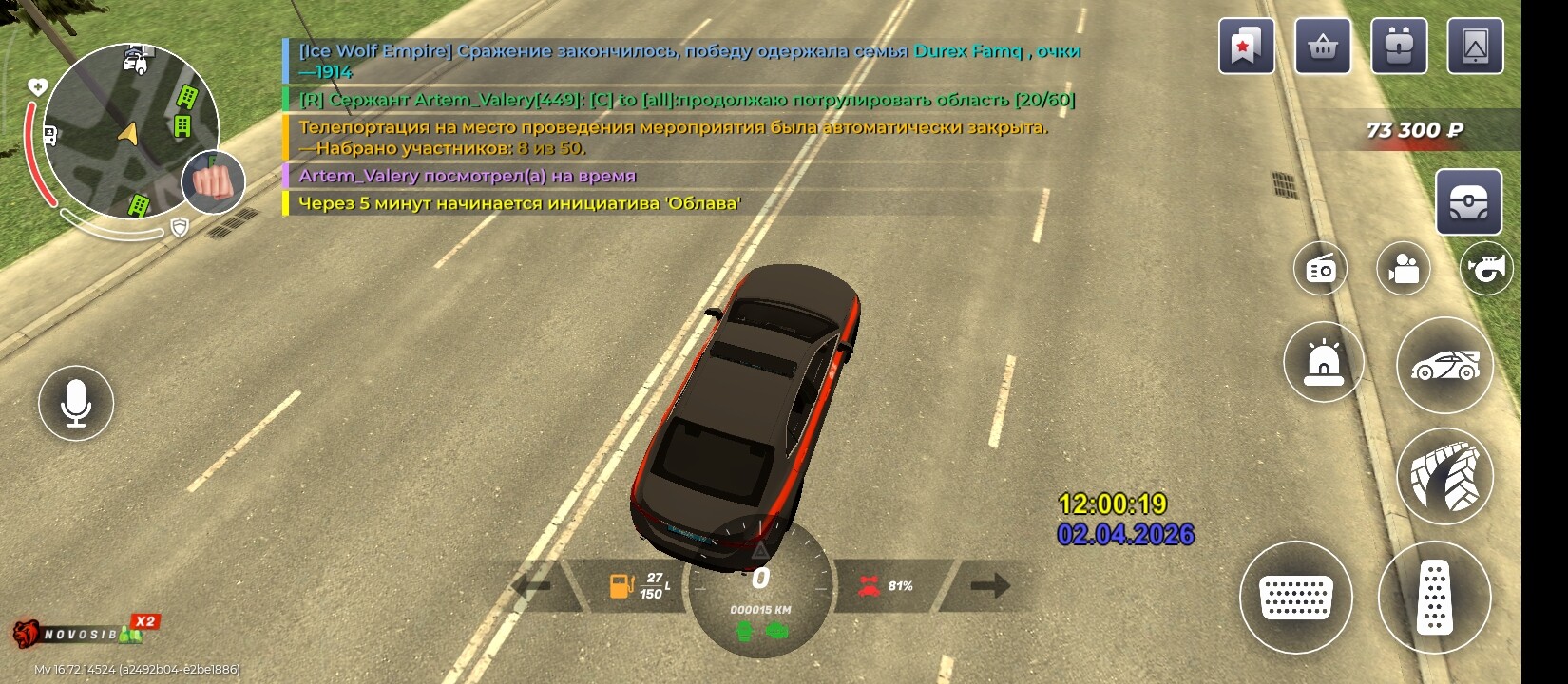Open the tablet device menu
The width and height of the screenshot is (1568, 684).
pyautogui.click(x=1475, y=47)
